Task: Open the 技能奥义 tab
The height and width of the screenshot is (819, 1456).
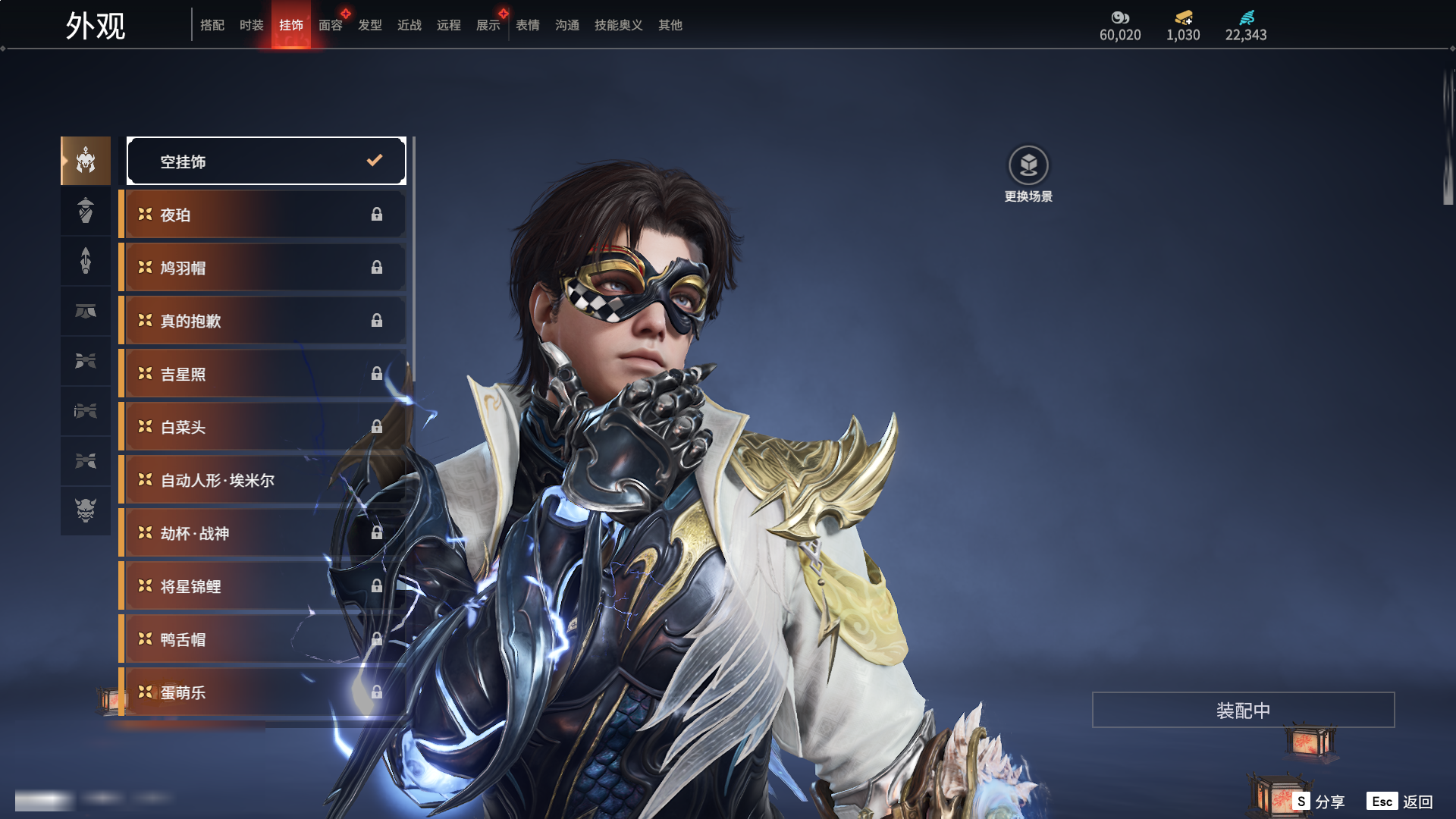Action: tap(619, 25)
